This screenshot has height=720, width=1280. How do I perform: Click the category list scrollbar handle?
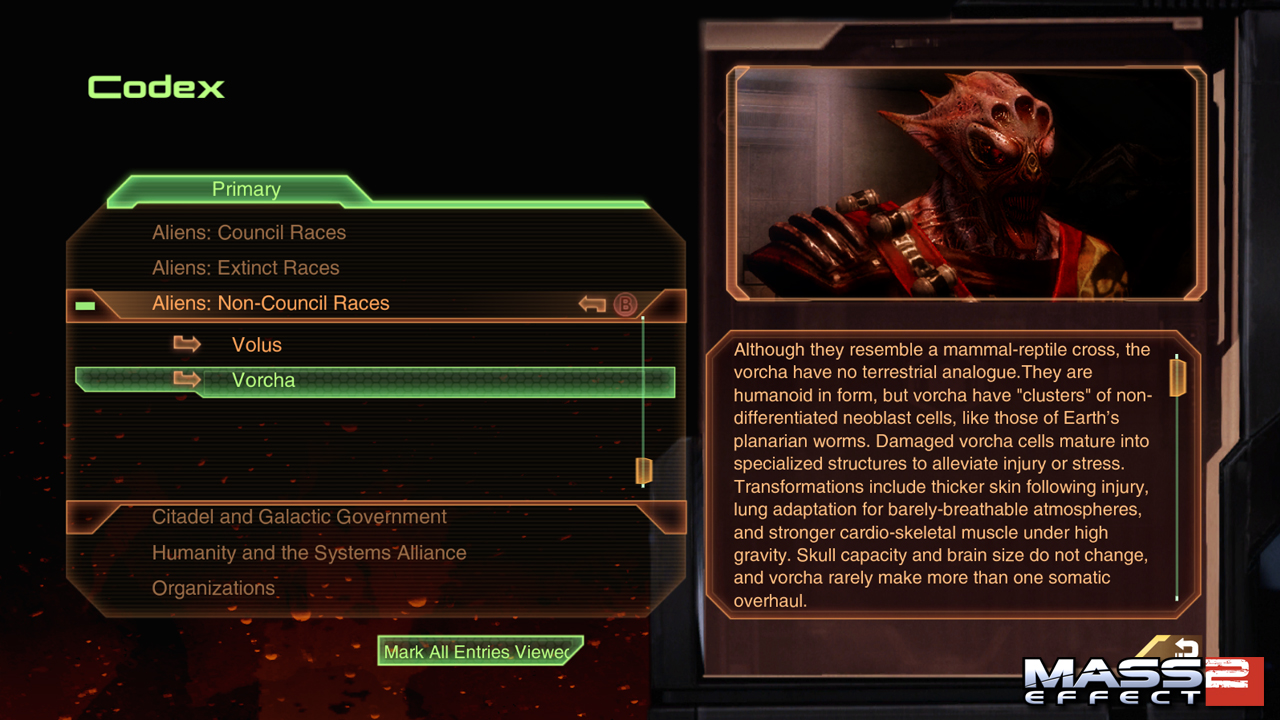(x=643, y=470)
